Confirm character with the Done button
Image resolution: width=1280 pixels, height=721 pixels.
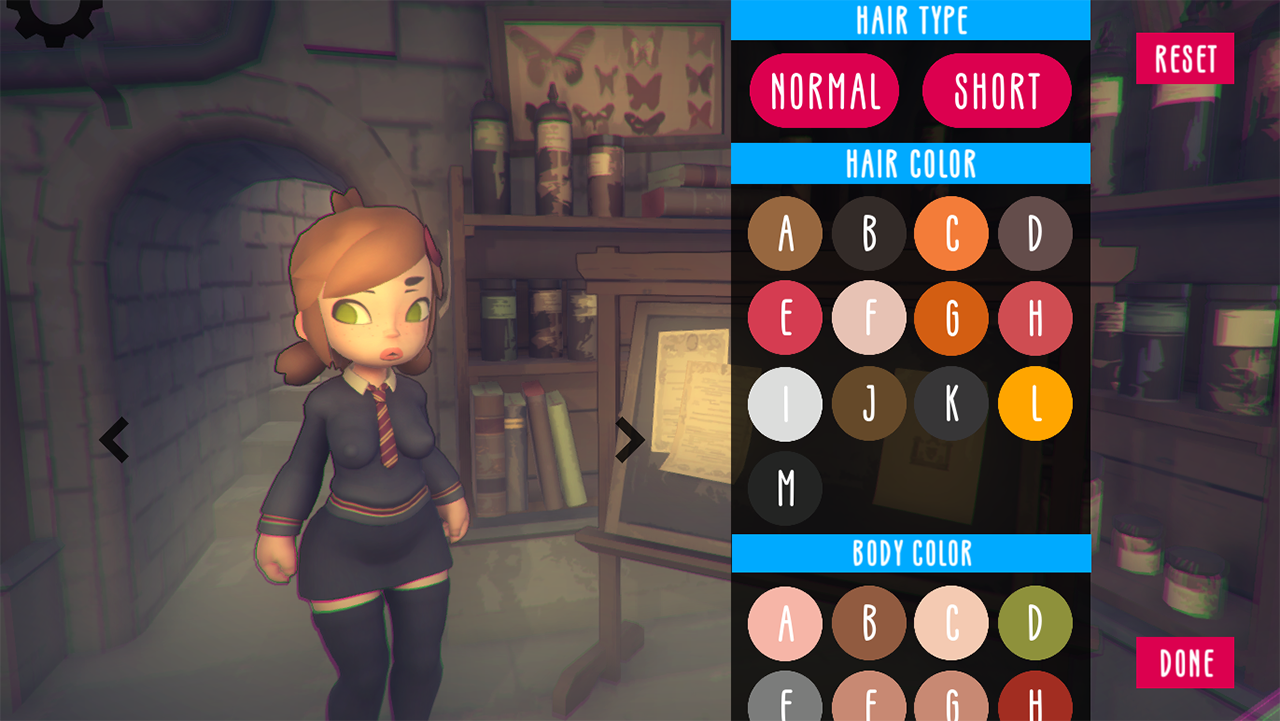coord(1185,662)
